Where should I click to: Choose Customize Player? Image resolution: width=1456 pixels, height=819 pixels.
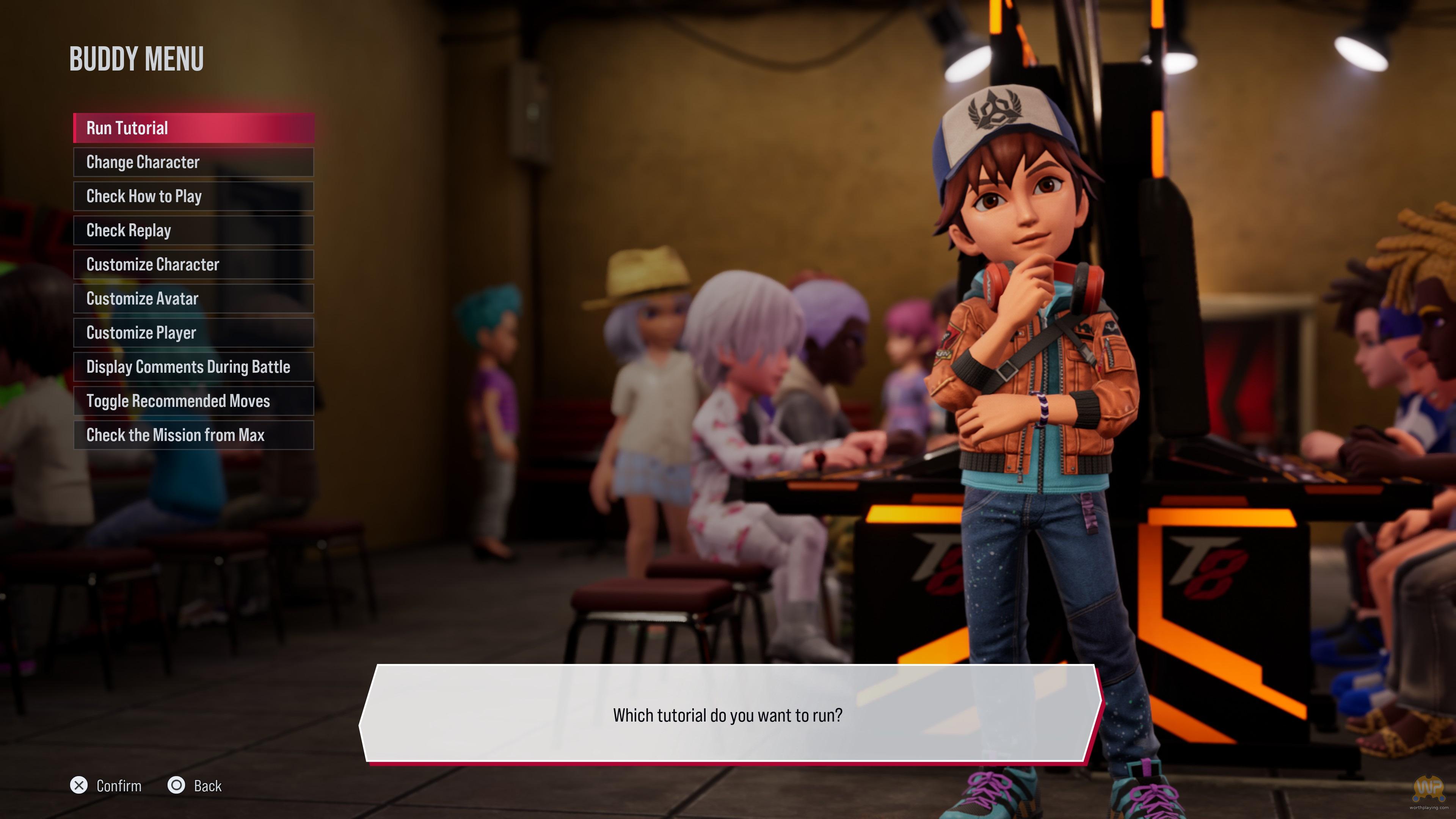click(x=193, y=333)
